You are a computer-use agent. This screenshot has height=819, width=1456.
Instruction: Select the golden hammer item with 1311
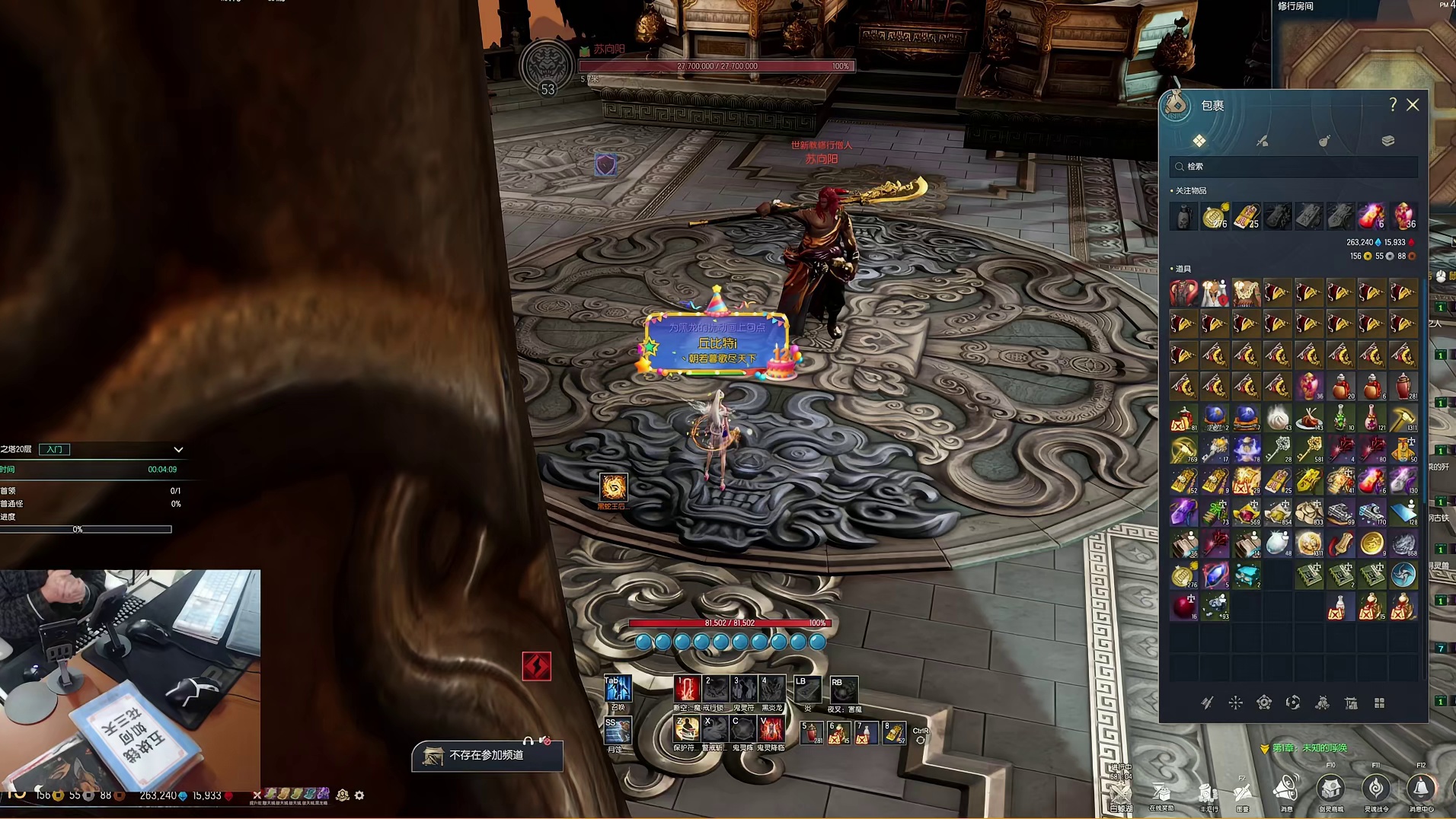click(1403, 418)
